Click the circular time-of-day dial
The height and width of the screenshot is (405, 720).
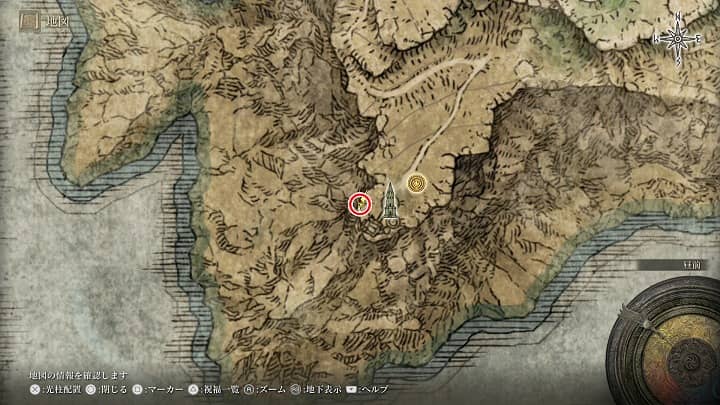671,338
